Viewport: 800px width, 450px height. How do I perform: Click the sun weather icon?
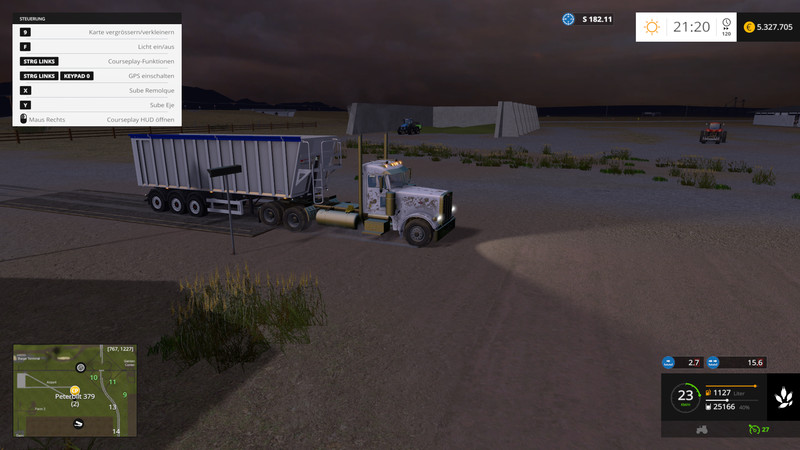(652, 27)
